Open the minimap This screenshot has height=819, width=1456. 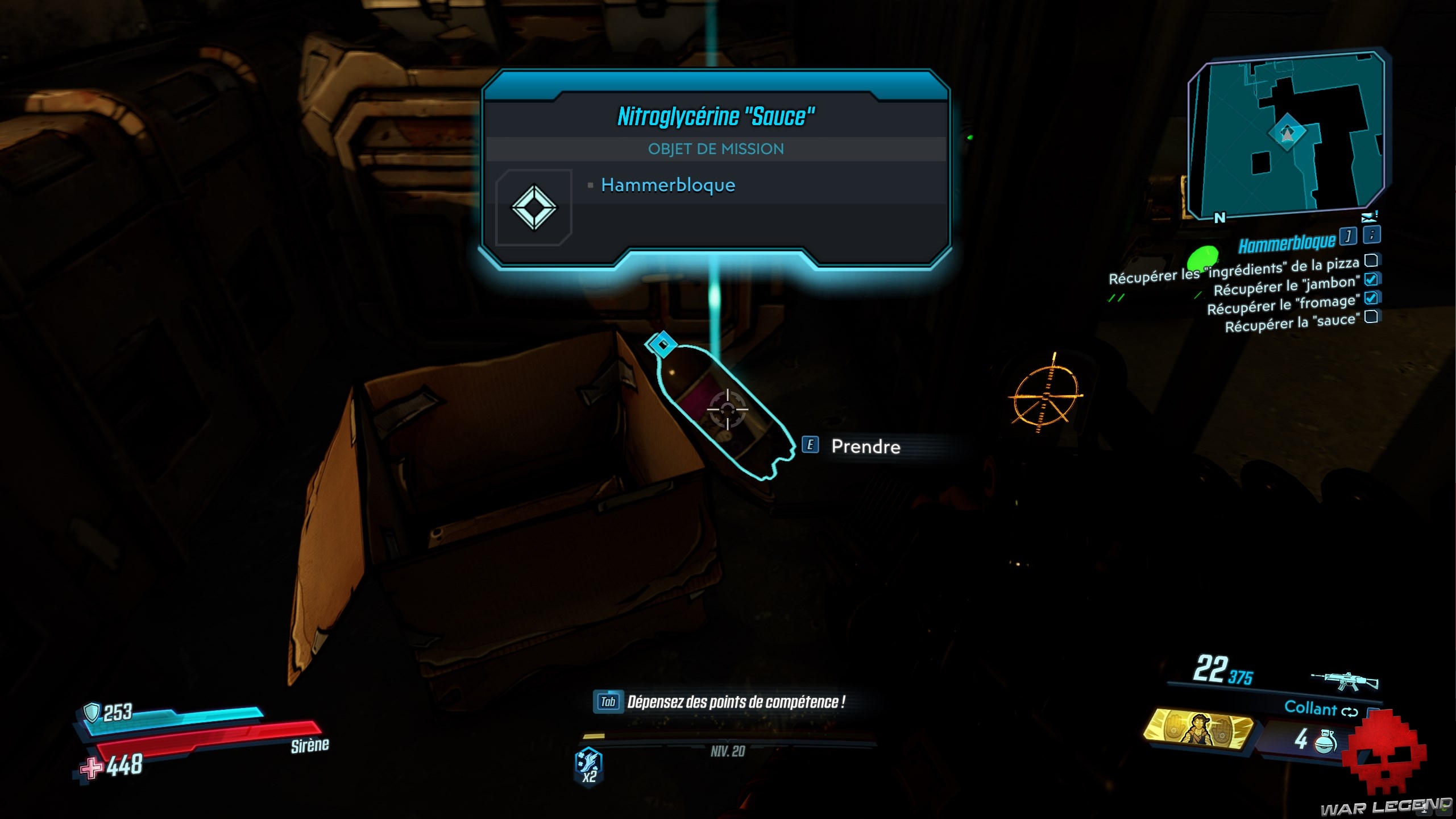[x=1286, y=135]
